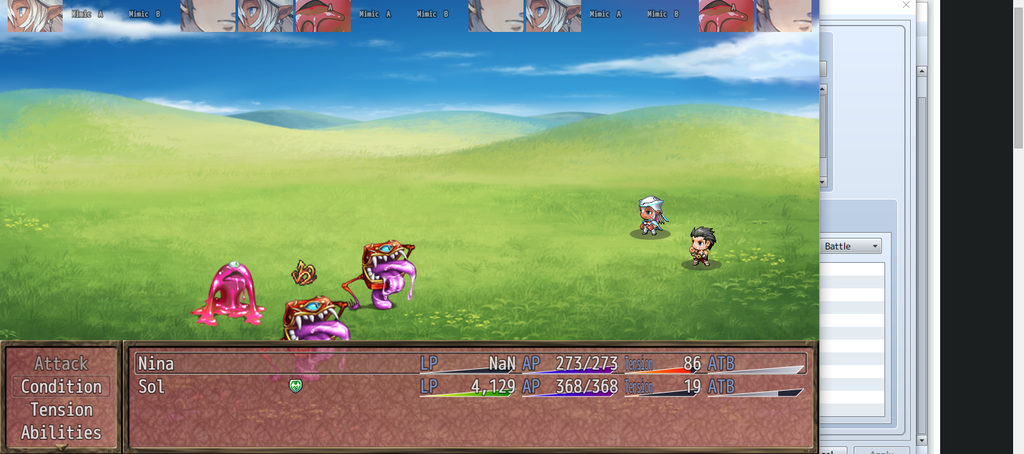Open the Abilities menu
This screenshot has width=1024, height=454.
point(61,433)
